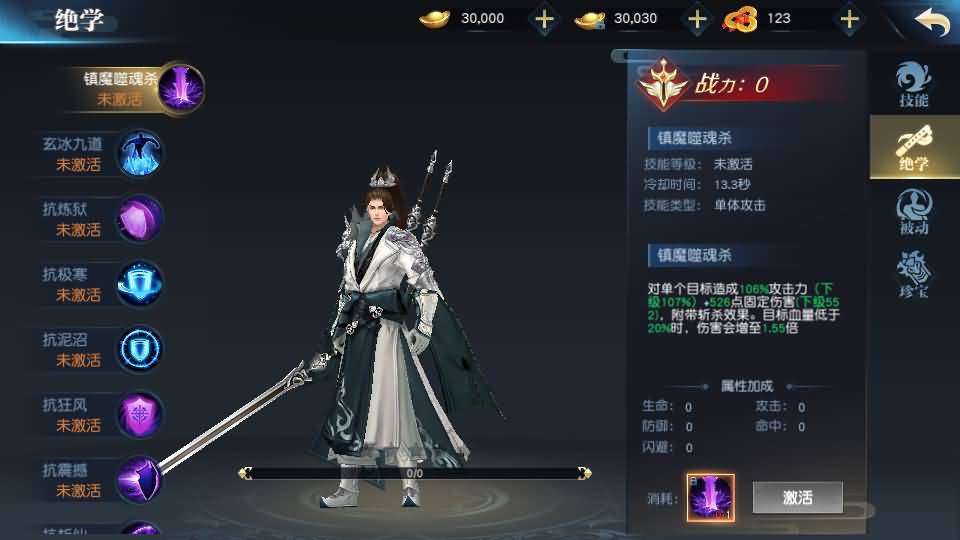Select the 绝学 tab
960x540 pixels.
point(913,148)
